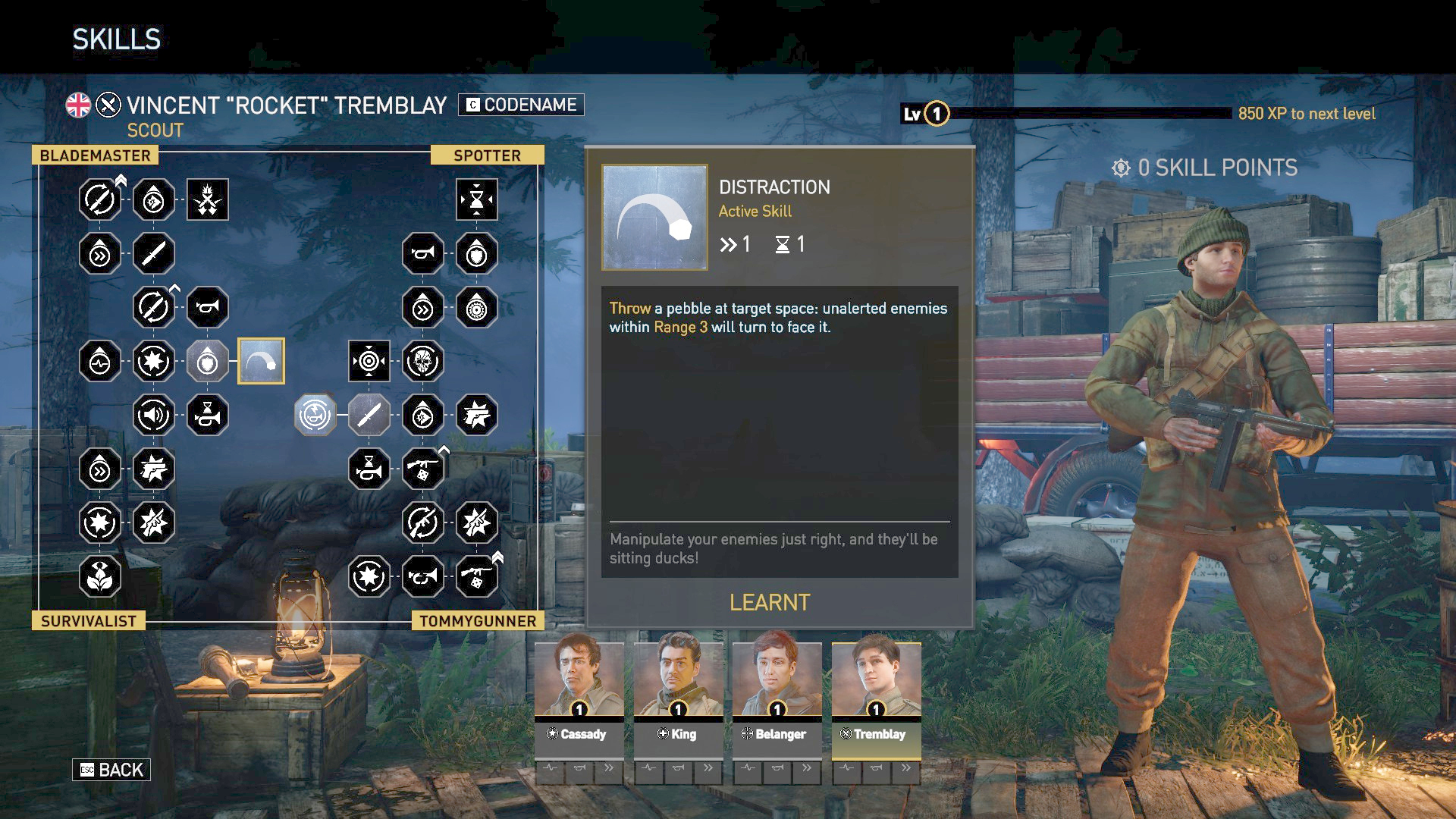
Task: Click the speaker sound-wave skill node
Action: tap(153, 415)
